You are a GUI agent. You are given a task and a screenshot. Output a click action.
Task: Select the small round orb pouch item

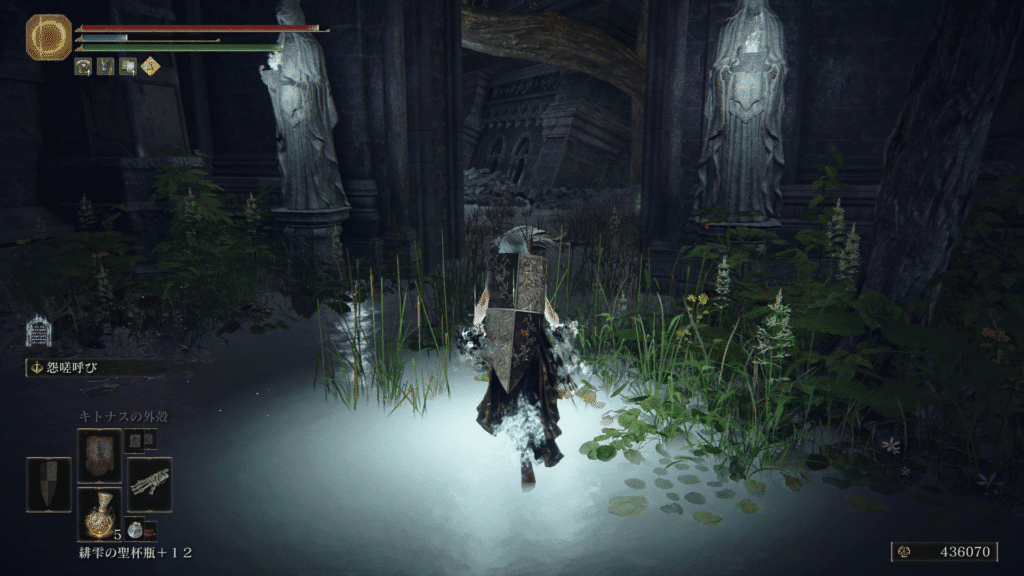pyautogui.click(x=135, y=530)
